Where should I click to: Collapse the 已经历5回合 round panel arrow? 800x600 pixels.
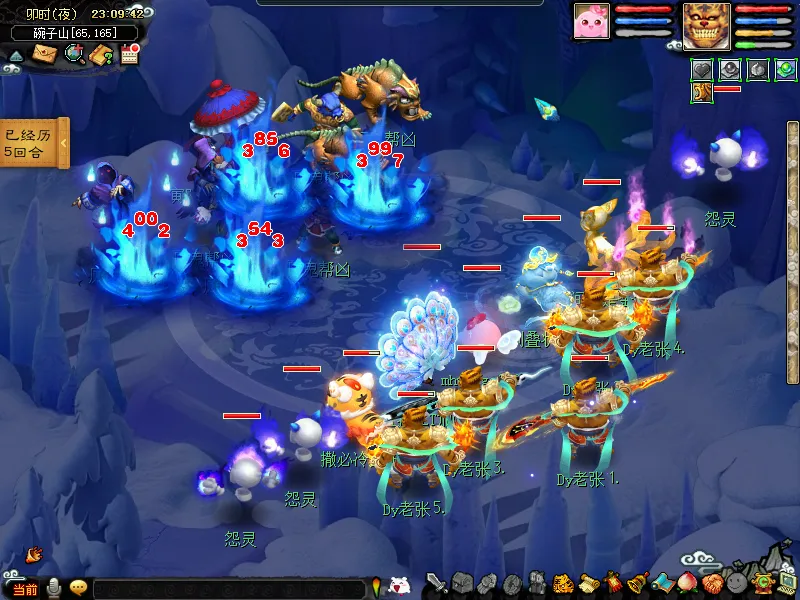point(65,144)
